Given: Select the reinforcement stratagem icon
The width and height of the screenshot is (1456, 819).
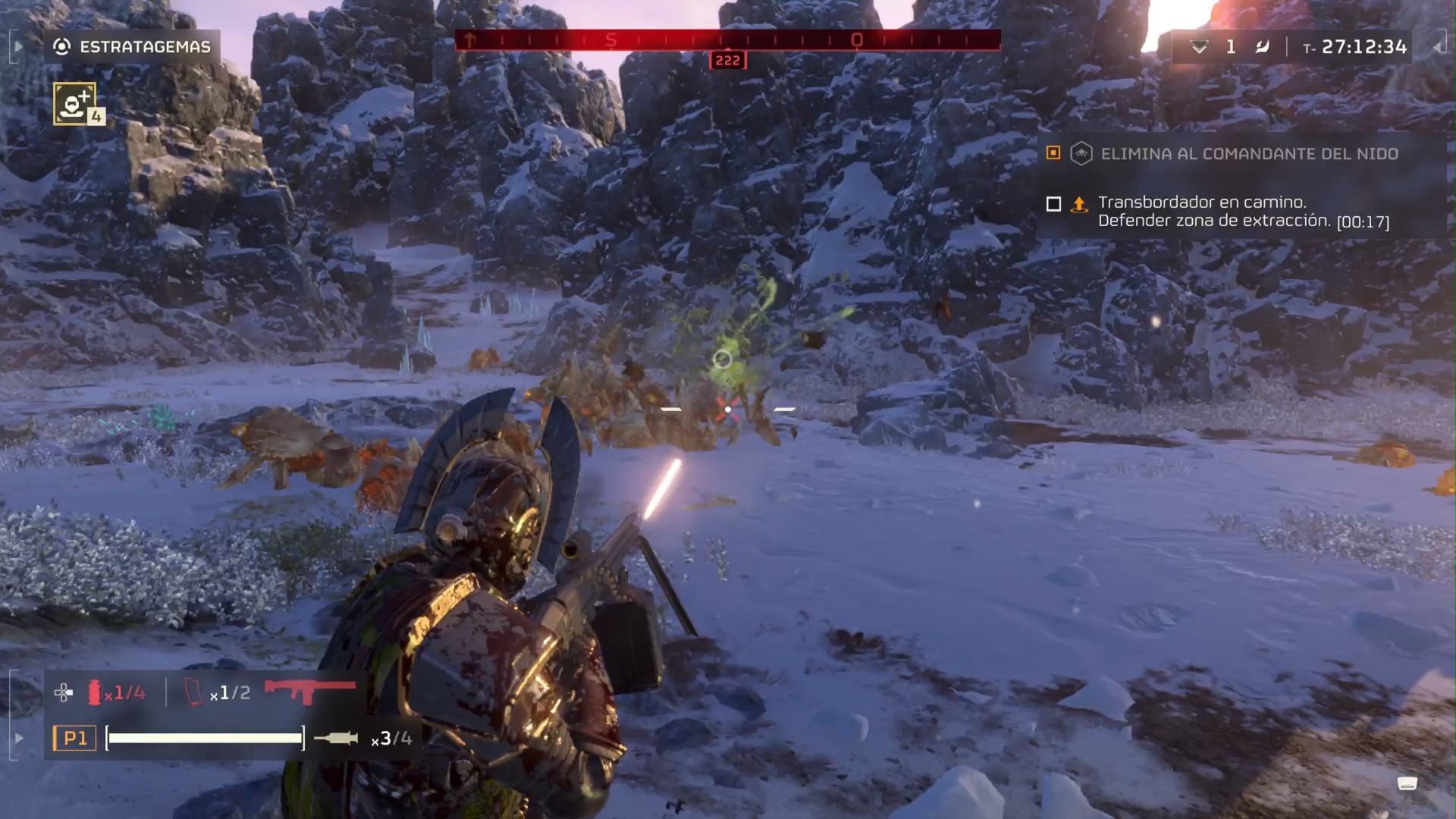Looking at the screenshot, I should click(75, 104).
